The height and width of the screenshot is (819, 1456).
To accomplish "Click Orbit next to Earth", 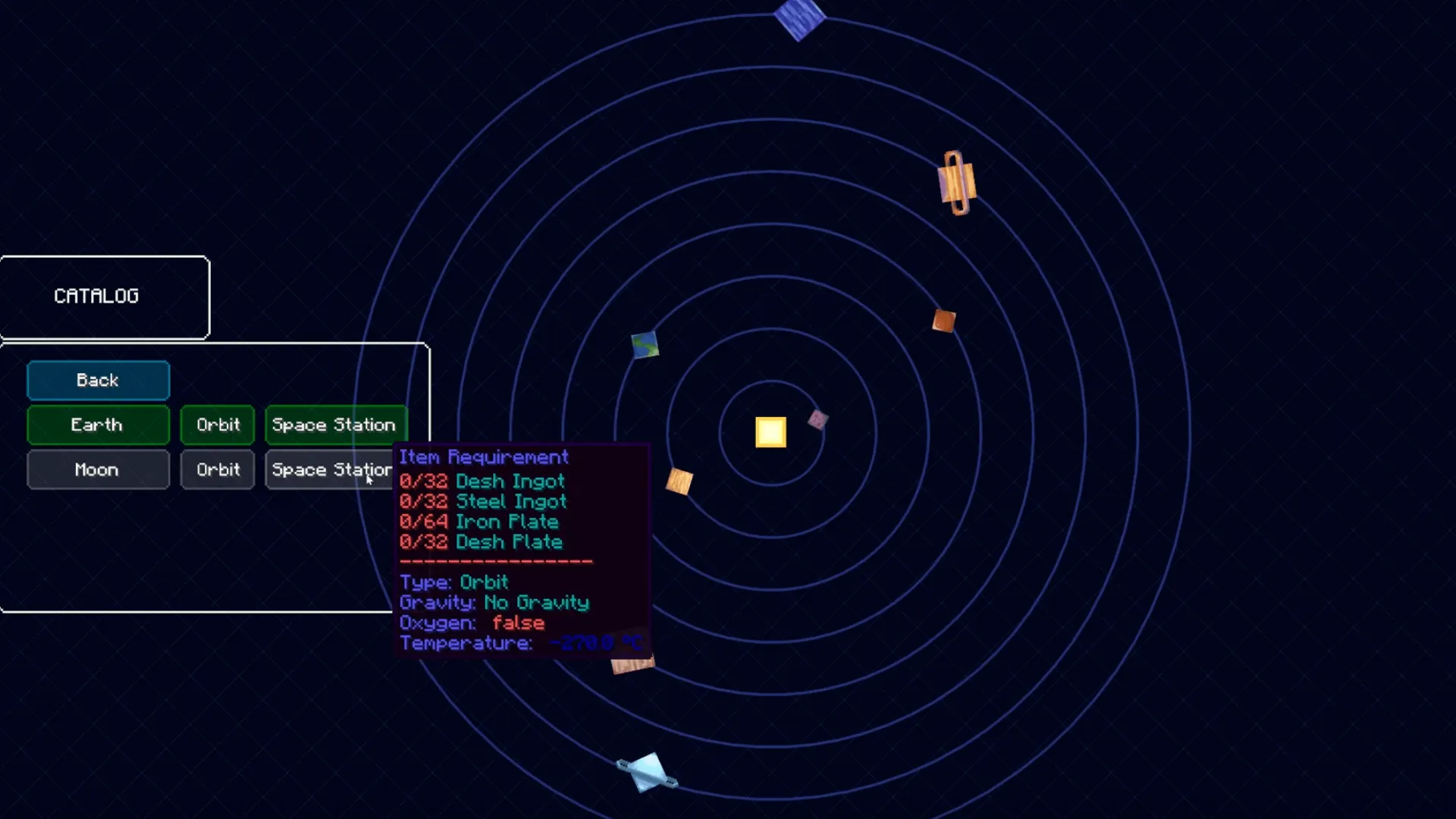I will tap(217, 425).
